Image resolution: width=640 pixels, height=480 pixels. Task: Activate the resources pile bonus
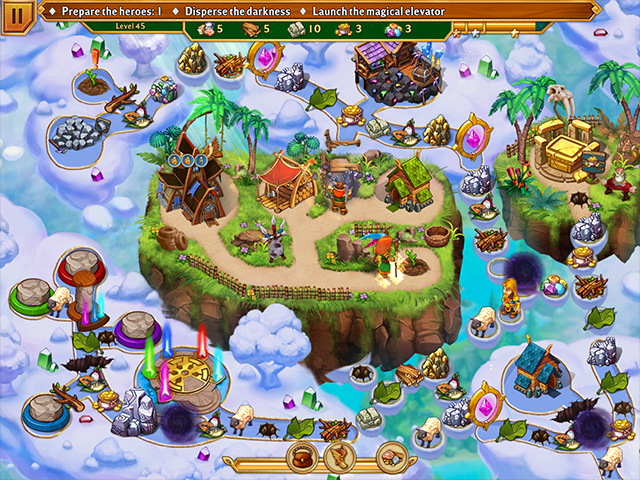pos(390,458)
